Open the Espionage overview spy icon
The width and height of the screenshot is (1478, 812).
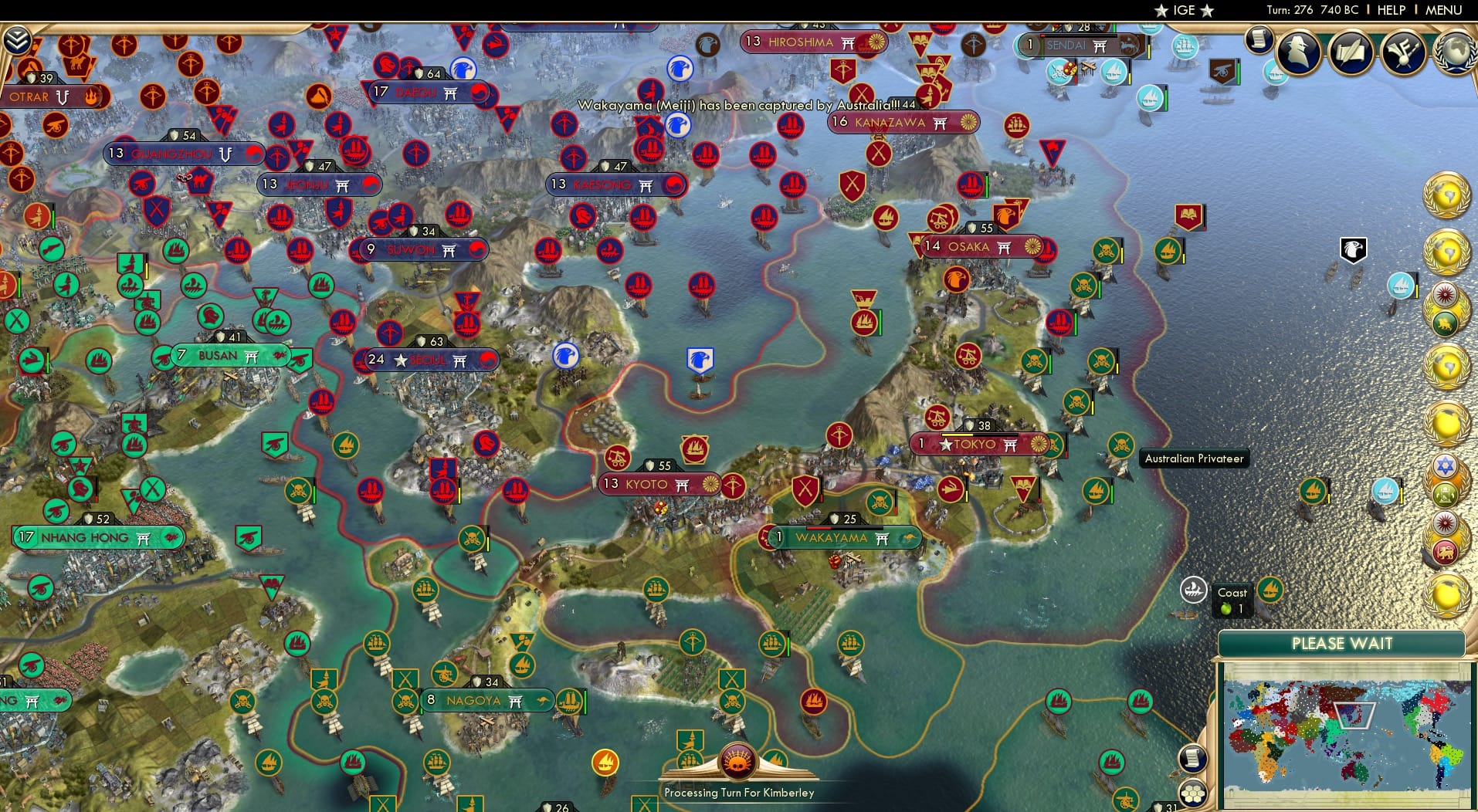(1298, 52)
